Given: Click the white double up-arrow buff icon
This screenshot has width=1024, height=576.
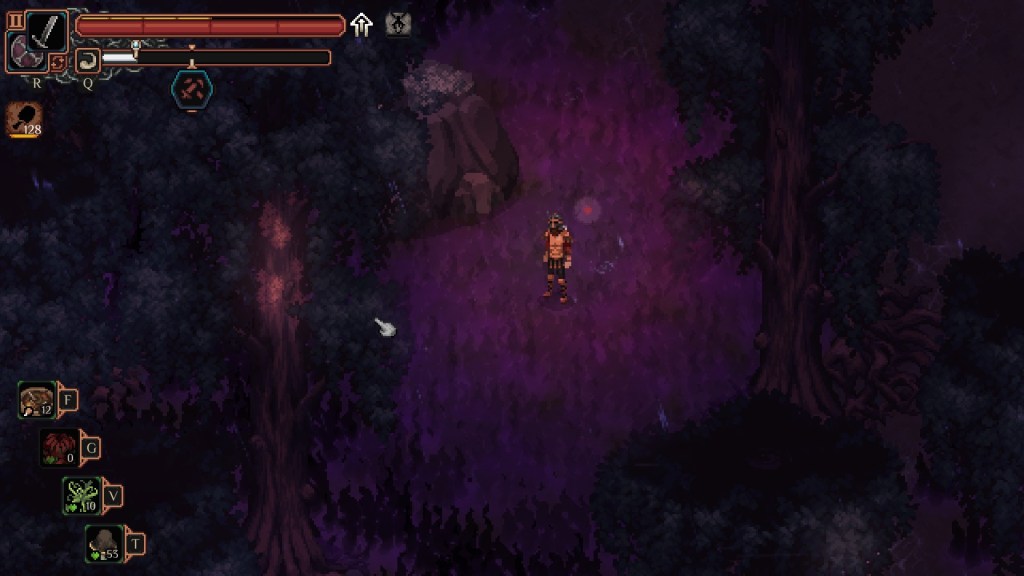Looking at the screenshot, I should [361, 25].
